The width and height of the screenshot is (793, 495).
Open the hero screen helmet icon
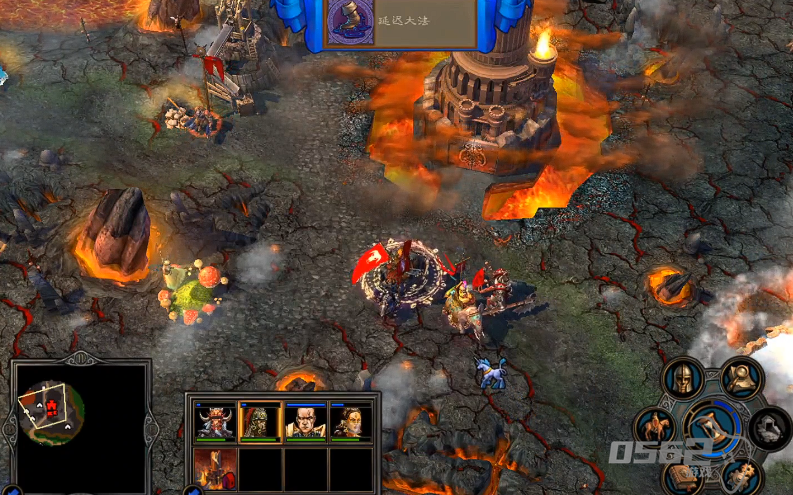click(684, 379)
